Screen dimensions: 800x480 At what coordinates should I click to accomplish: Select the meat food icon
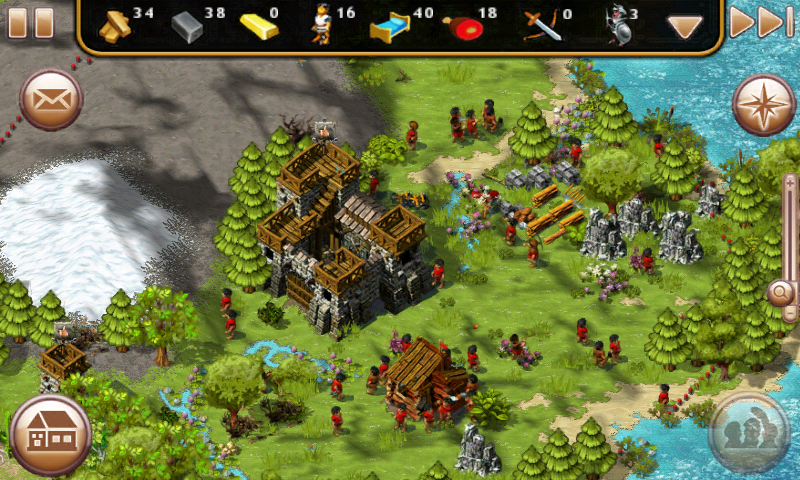coord(460,28)
